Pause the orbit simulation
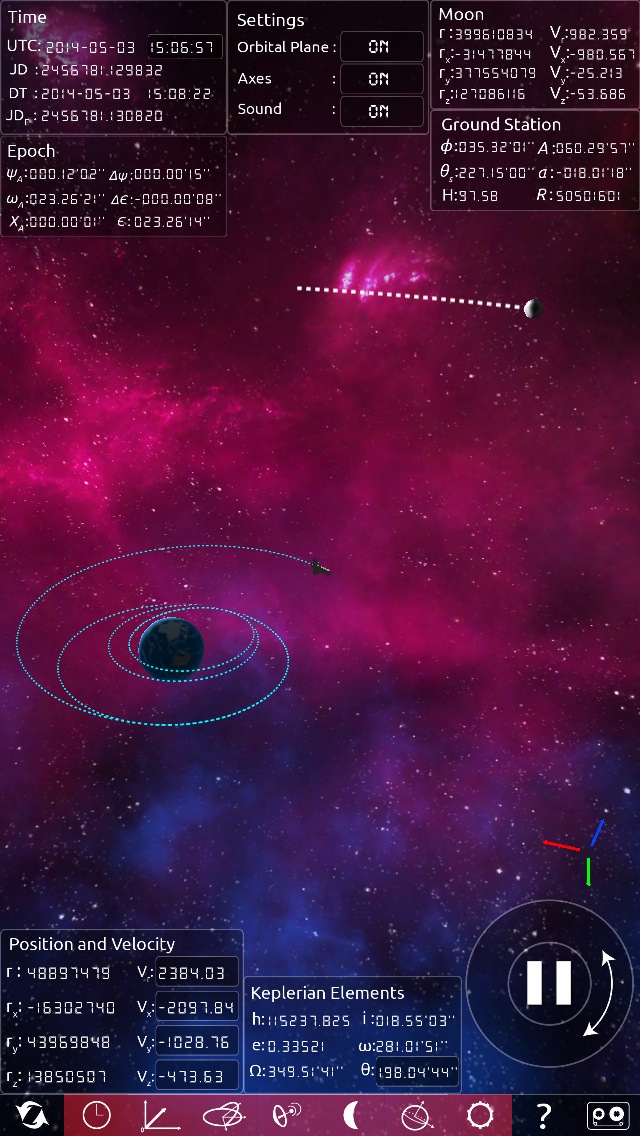640x1136 pixels. tap(549, 983)
